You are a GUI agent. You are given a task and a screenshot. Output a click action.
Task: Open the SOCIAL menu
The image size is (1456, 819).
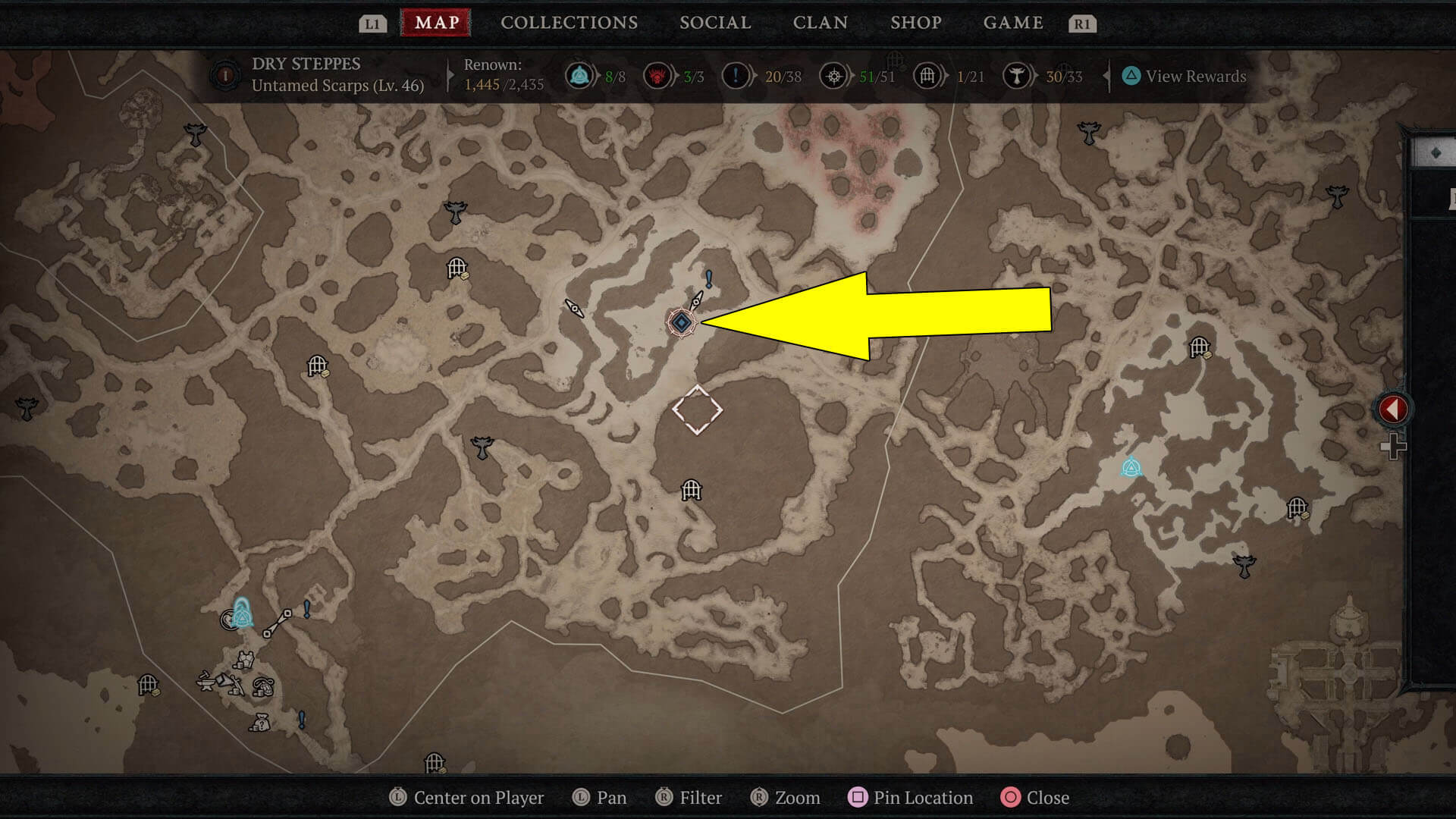click(714, 23)
